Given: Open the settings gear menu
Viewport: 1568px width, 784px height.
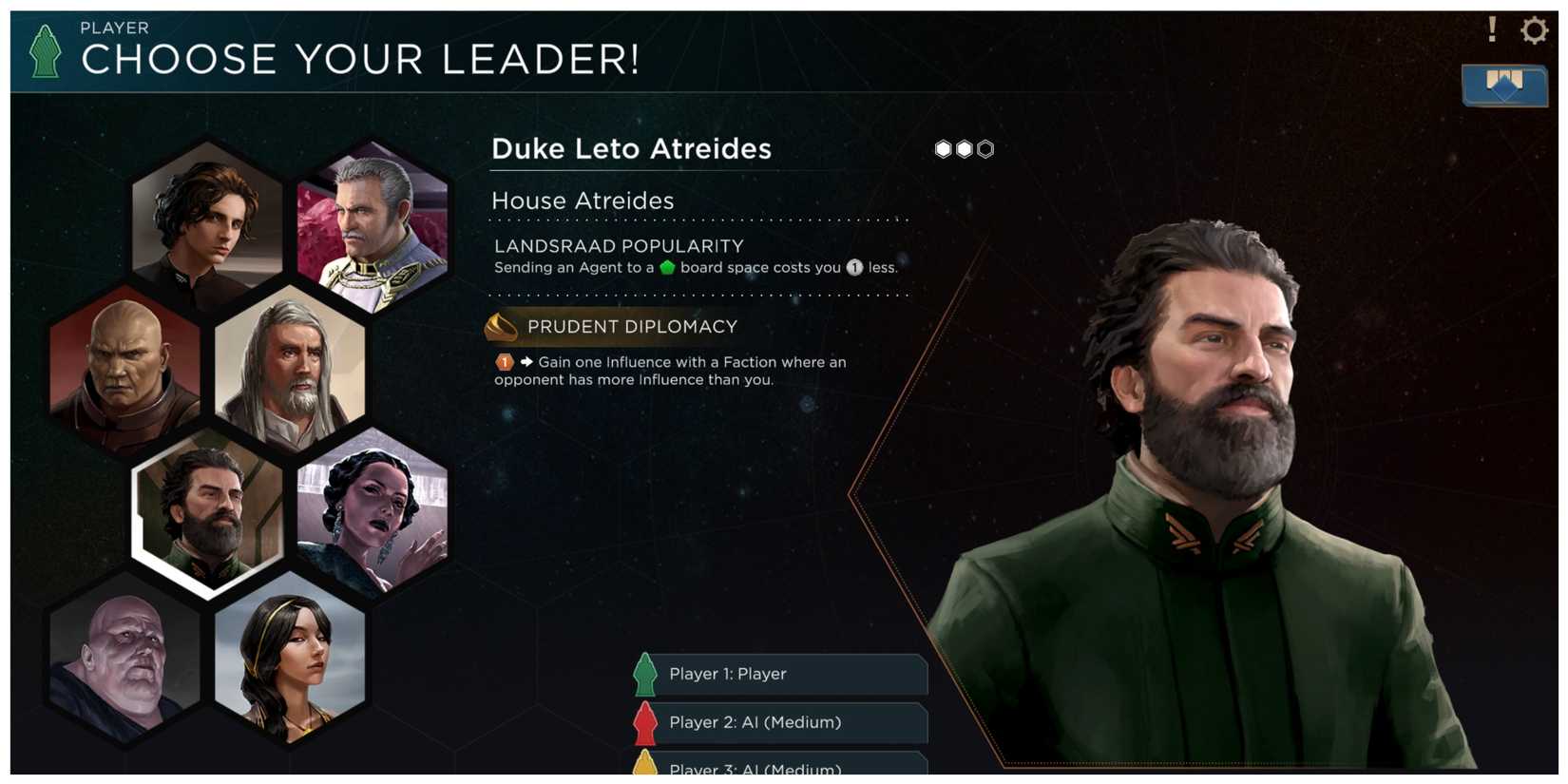Looking at the screenshot, I should (x=1534, y=30).
